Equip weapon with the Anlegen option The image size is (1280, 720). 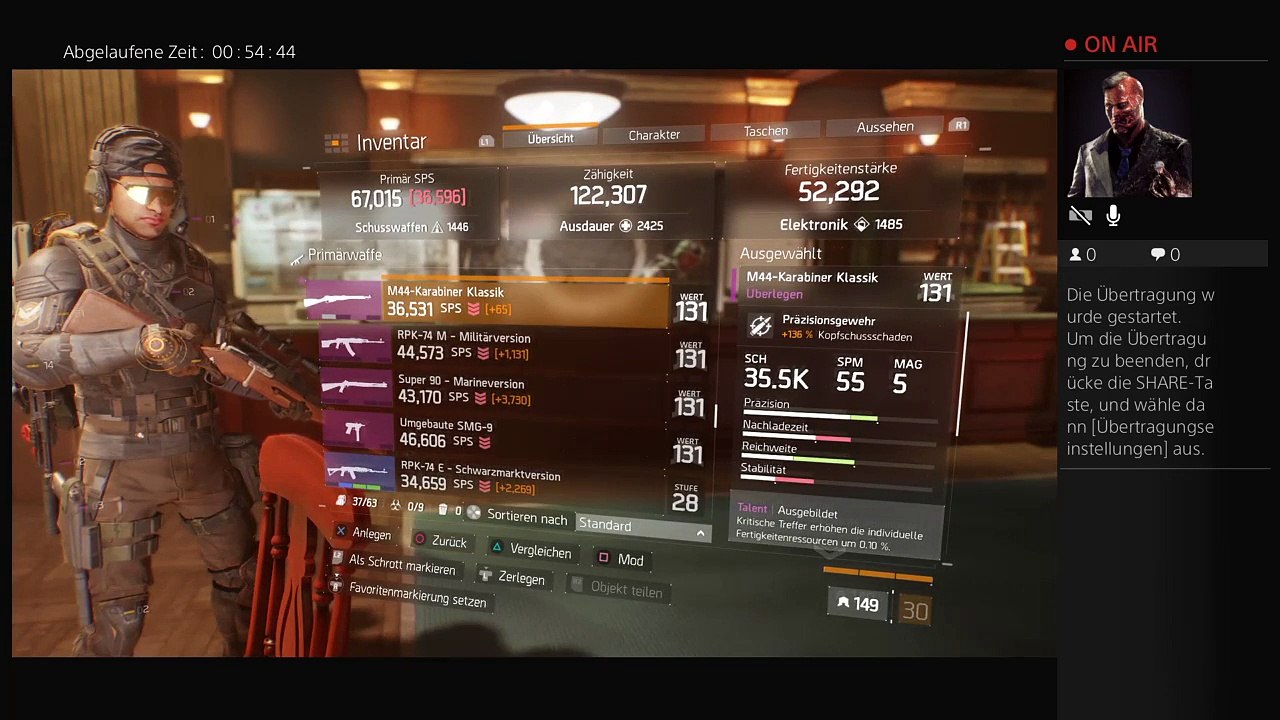371,534
